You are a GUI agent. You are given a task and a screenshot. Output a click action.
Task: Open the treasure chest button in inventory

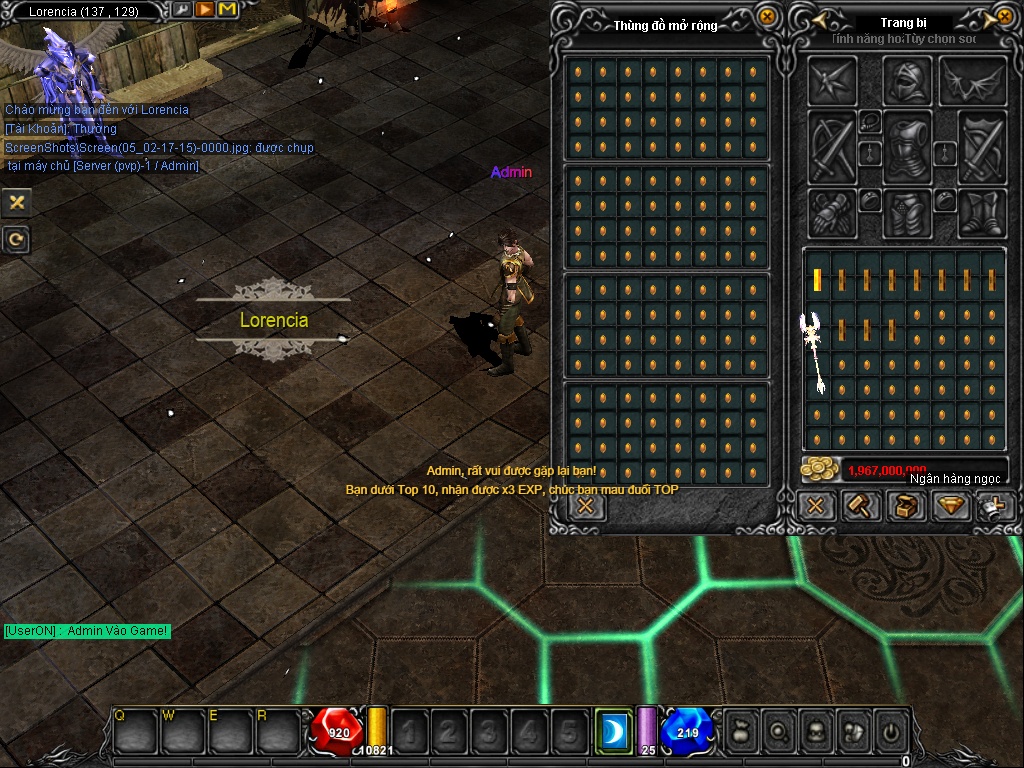[905, 506]
